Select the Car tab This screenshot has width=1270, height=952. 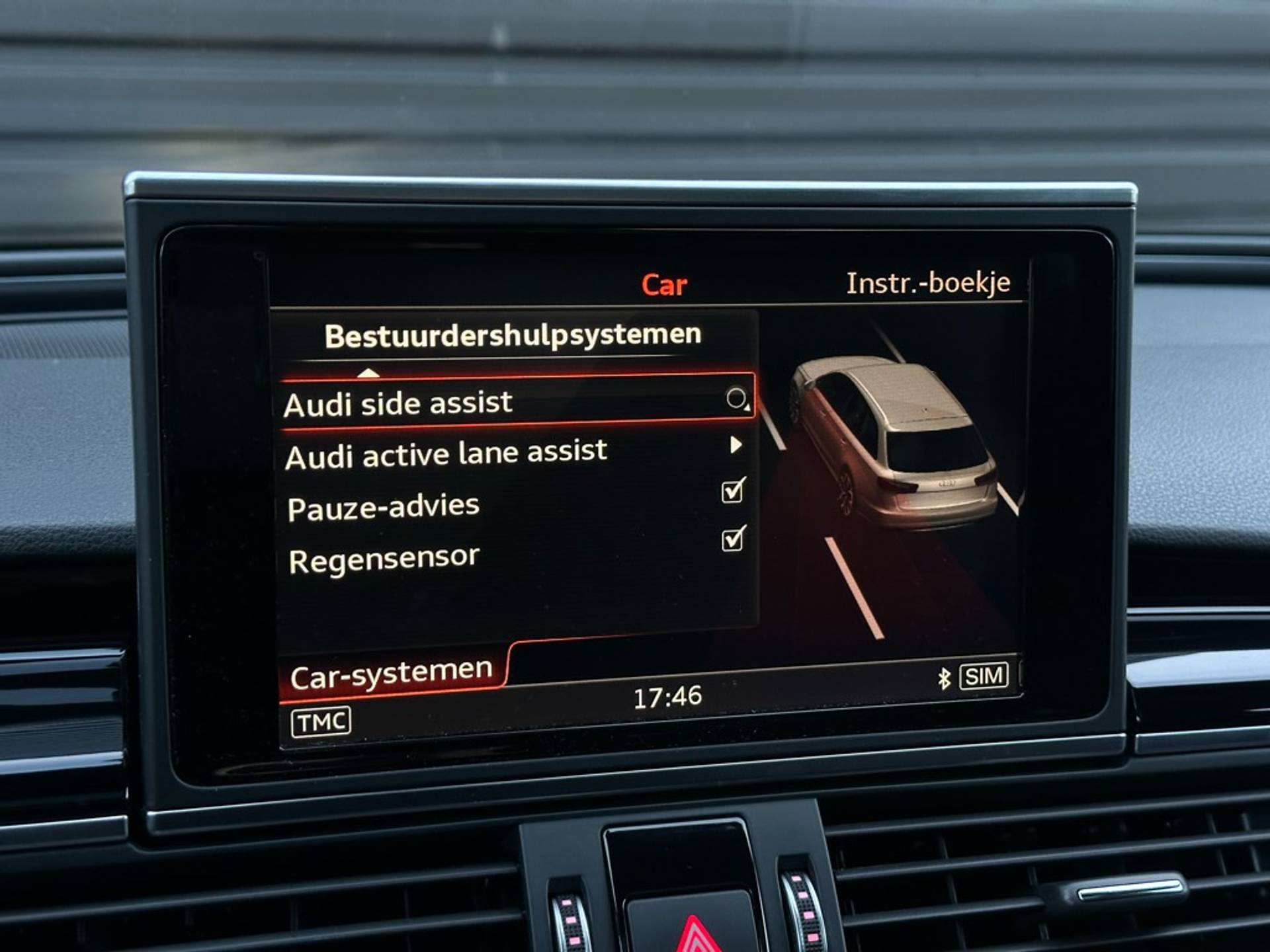[x=664, y=285]
